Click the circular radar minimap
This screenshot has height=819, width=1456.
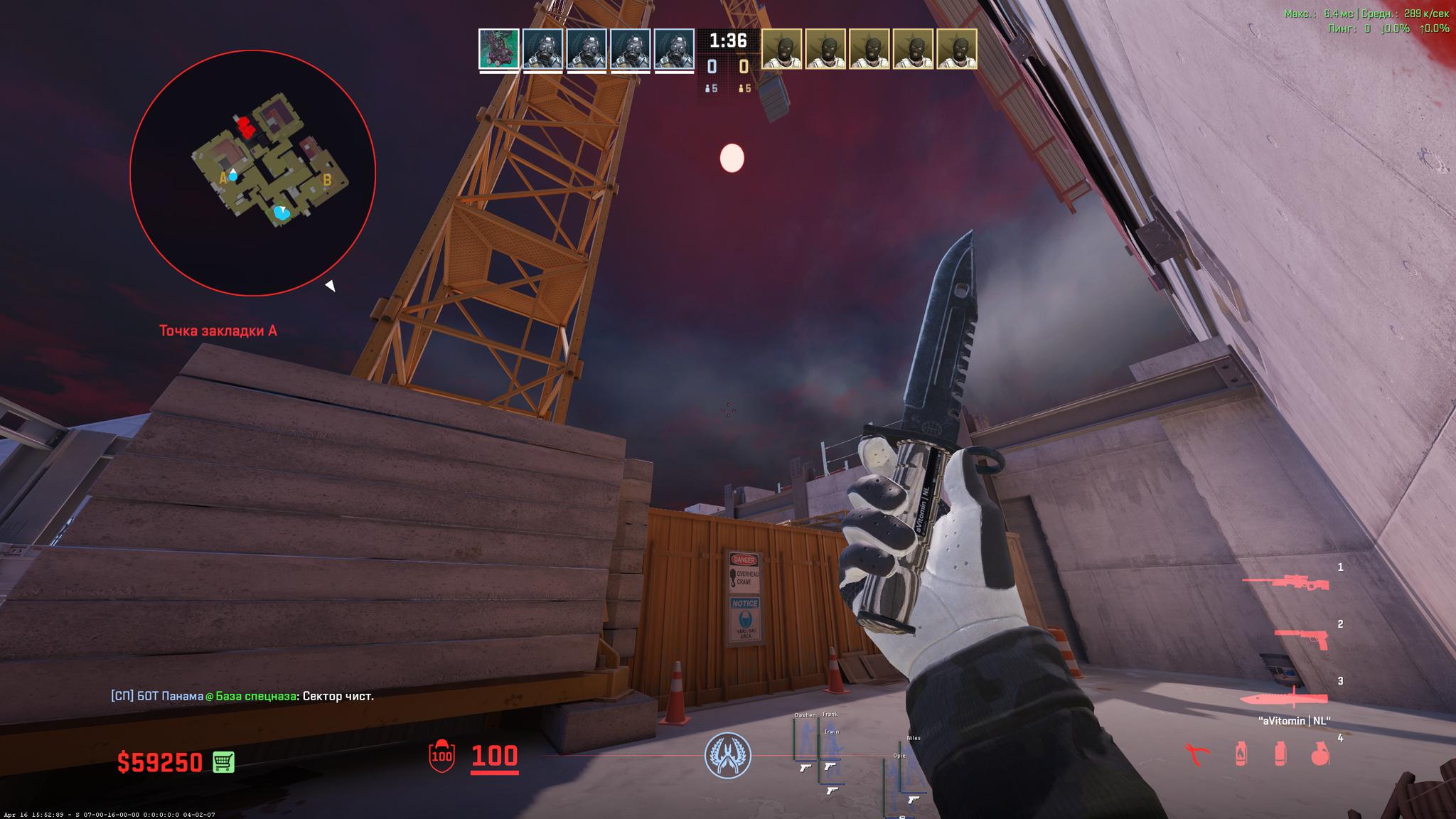click(x=252, y=173)
